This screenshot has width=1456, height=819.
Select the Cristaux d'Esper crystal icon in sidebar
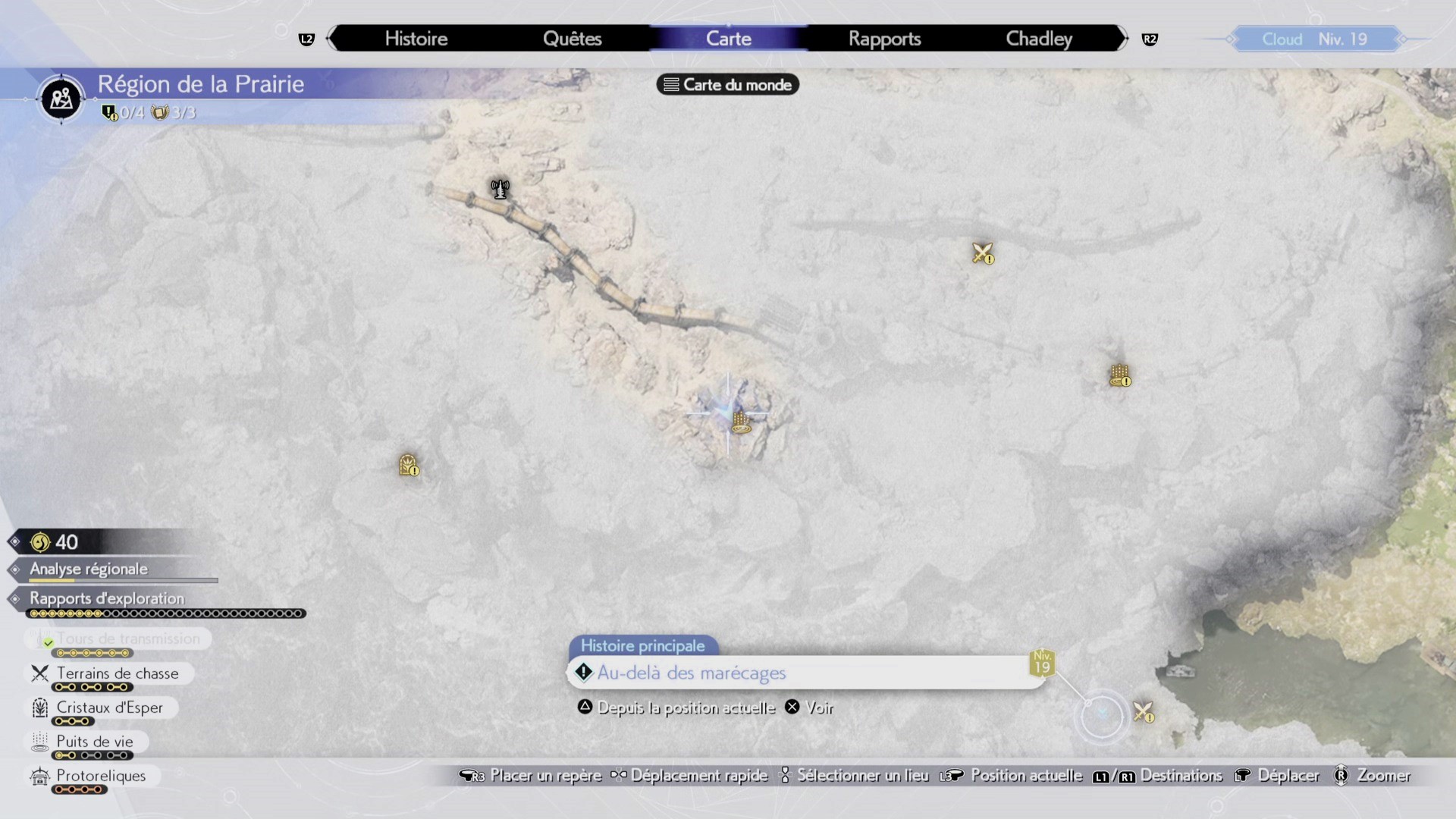coord(39,708)
